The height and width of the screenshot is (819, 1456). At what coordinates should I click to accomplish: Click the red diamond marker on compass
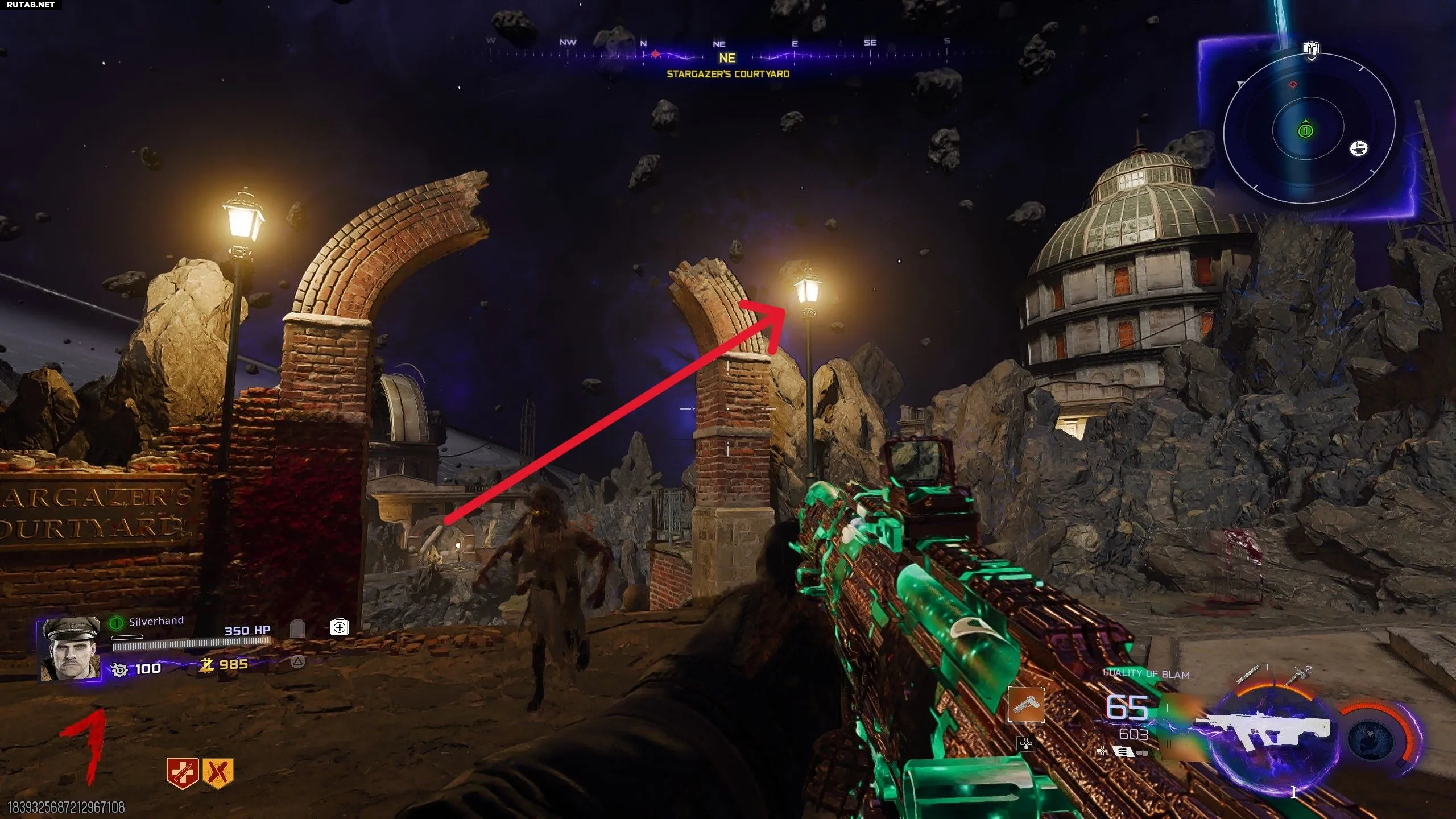point(655,55)
